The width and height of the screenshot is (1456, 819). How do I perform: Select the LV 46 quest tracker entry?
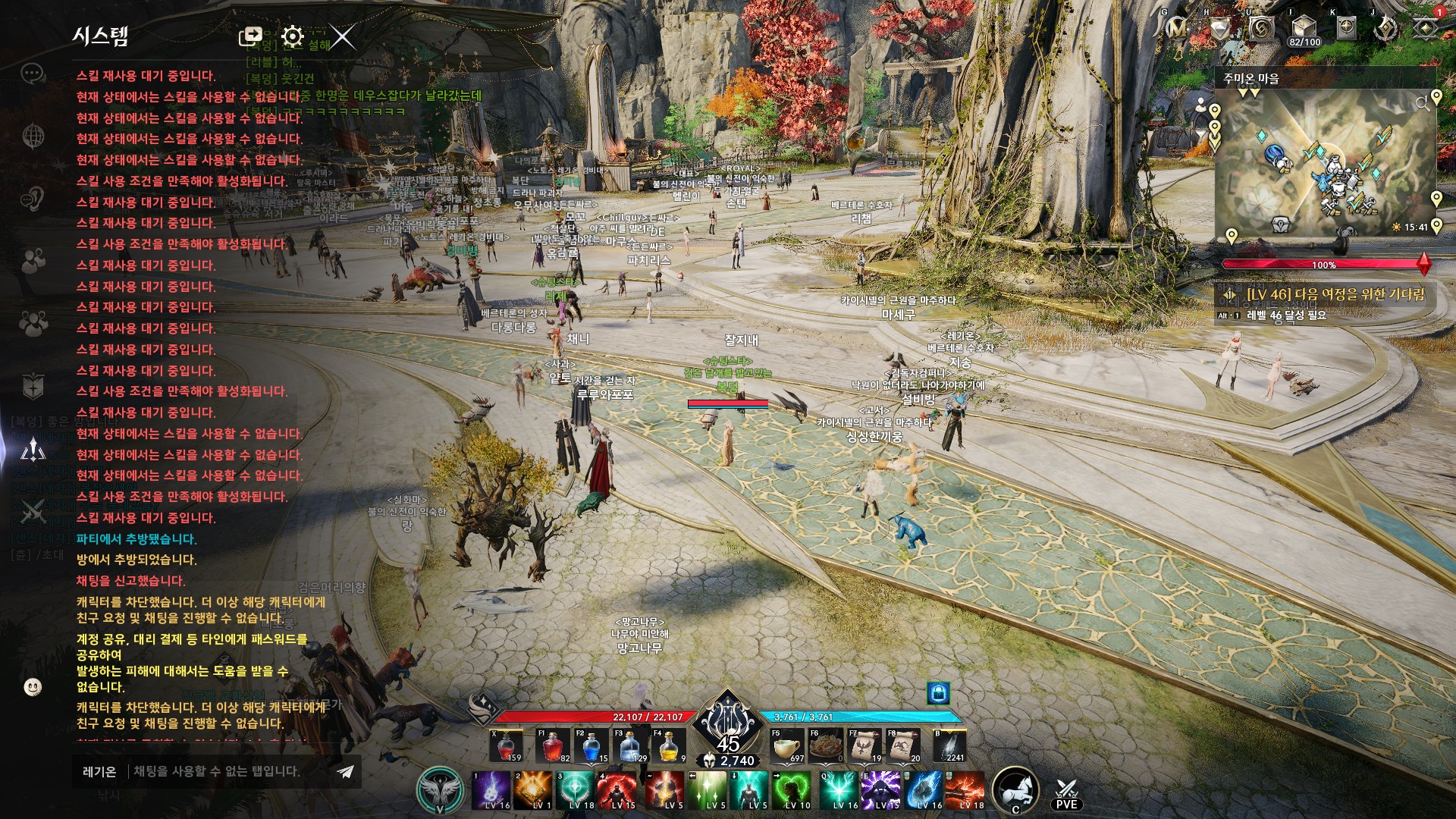(1335, 294)
